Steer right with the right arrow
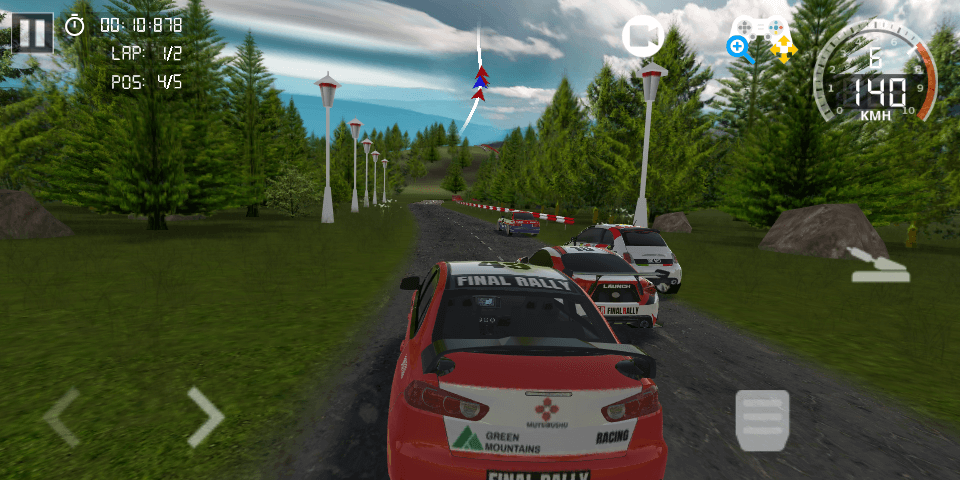 point(204,417)
